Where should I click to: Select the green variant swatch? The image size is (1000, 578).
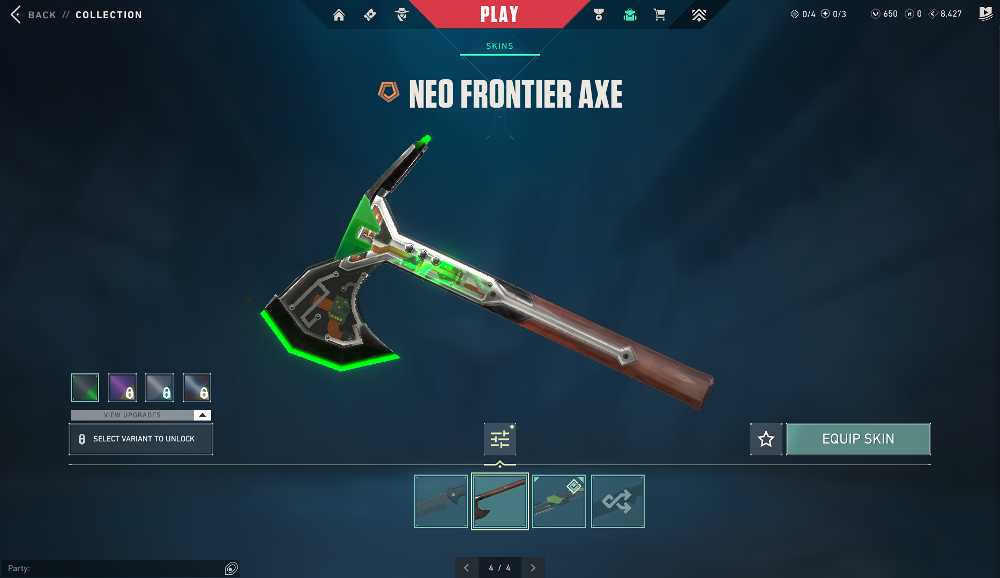(85, 387)
